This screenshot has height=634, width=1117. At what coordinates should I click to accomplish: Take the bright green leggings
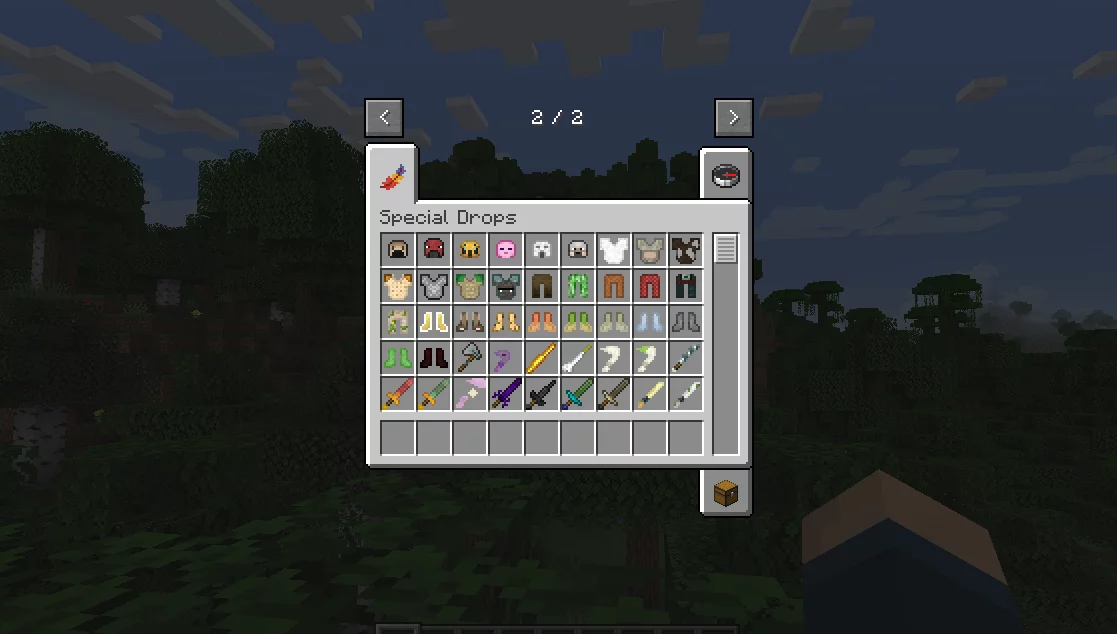coord(577,286)
